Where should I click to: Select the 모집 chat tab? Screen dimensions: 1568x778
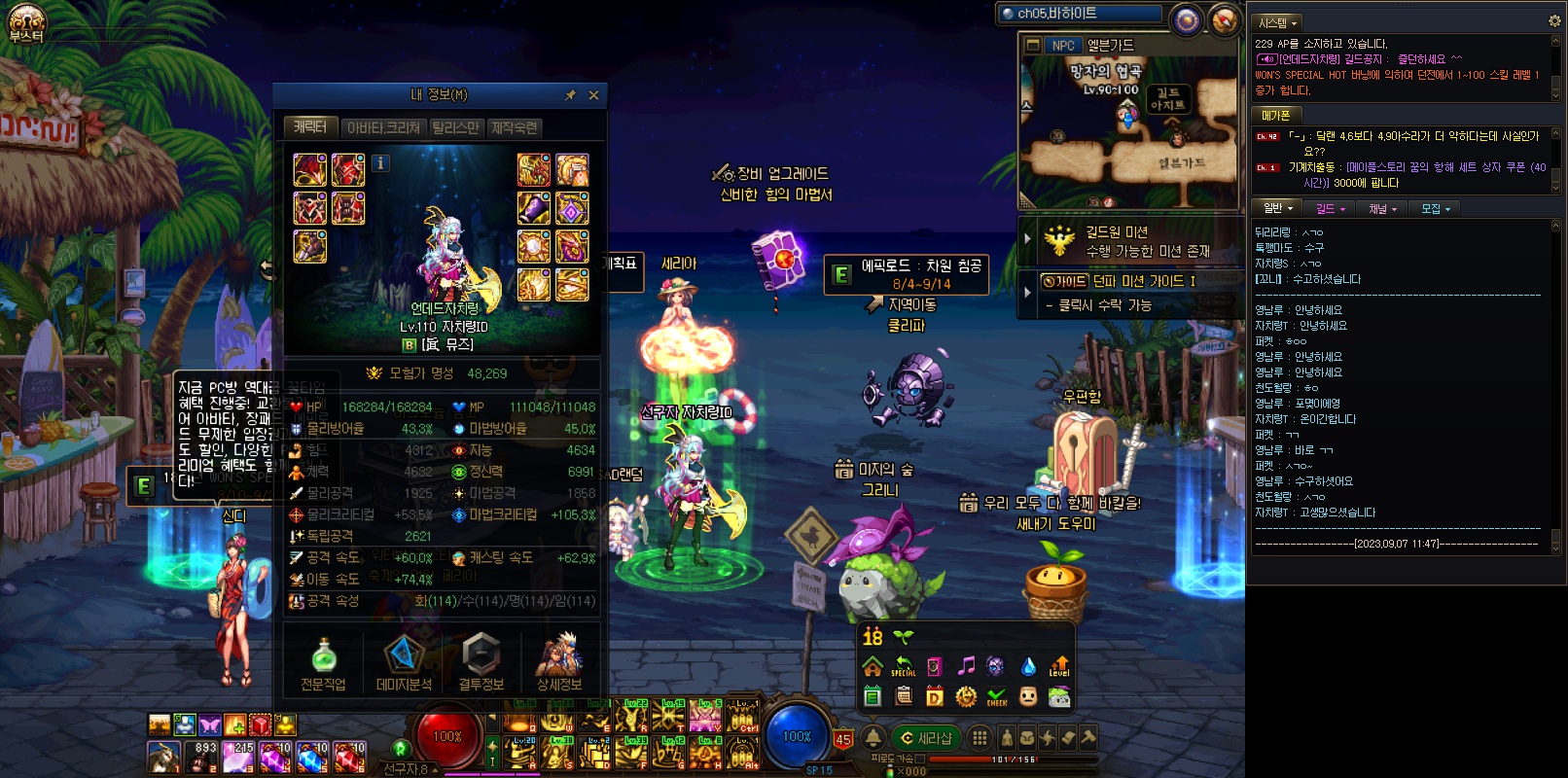[x=1435, y=209]
